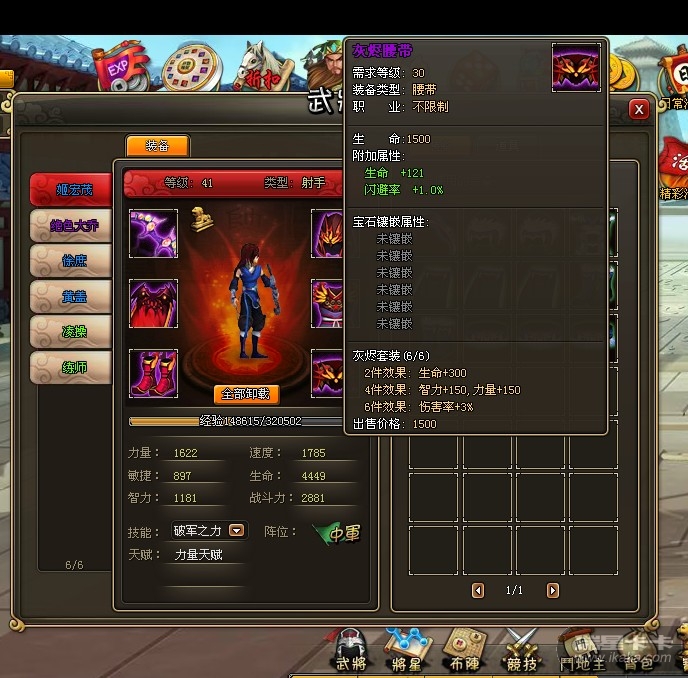Select the equipped purple weapon slot
The height and width of the screenshot is (678, 688).
[153, 233]
